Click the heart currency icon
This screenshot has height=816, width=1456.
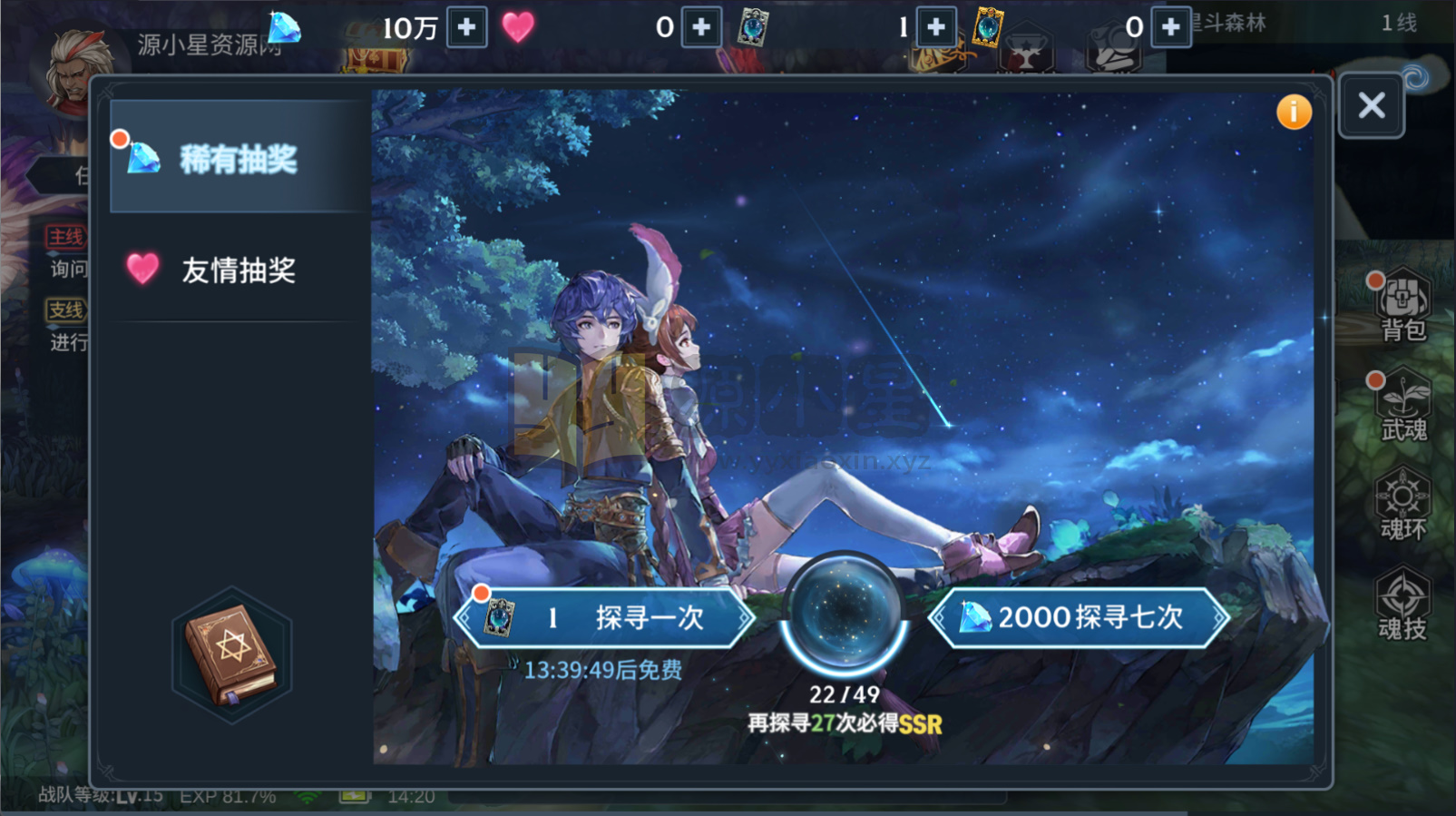pyautogui.click(x=517, y=27)
